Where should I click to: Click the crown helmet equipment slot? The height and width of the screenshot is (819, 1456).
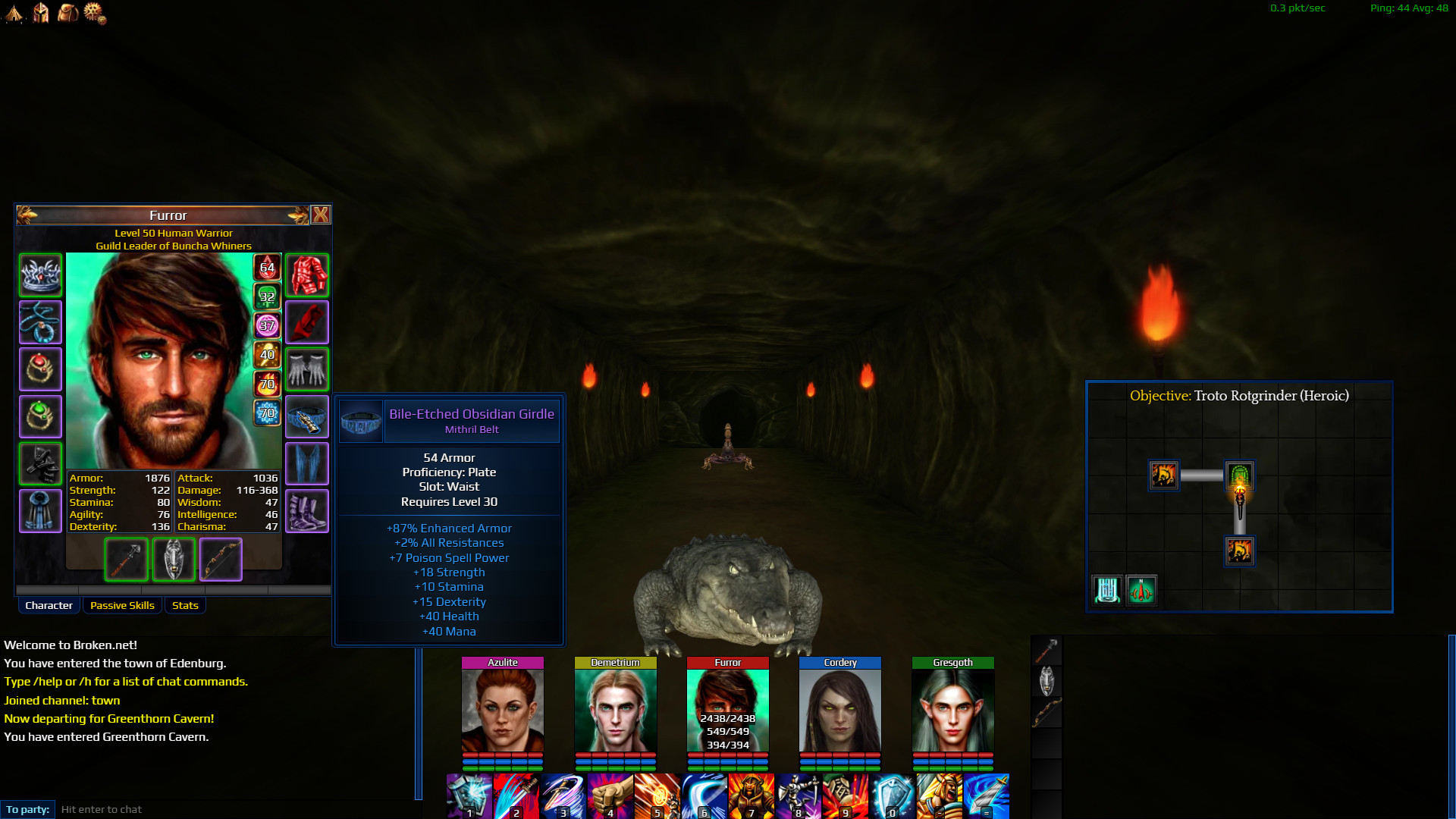tap(40, 275)
